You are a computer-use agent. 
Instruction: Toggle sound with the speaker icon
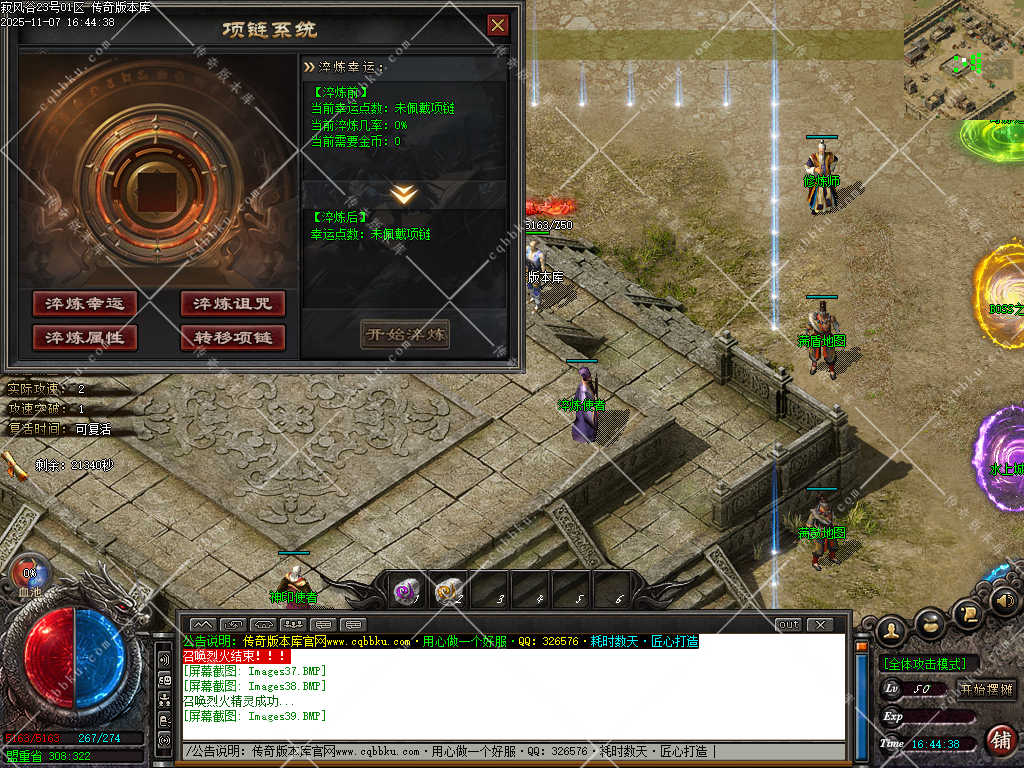pyautogui.click(x=1005, y=601)
